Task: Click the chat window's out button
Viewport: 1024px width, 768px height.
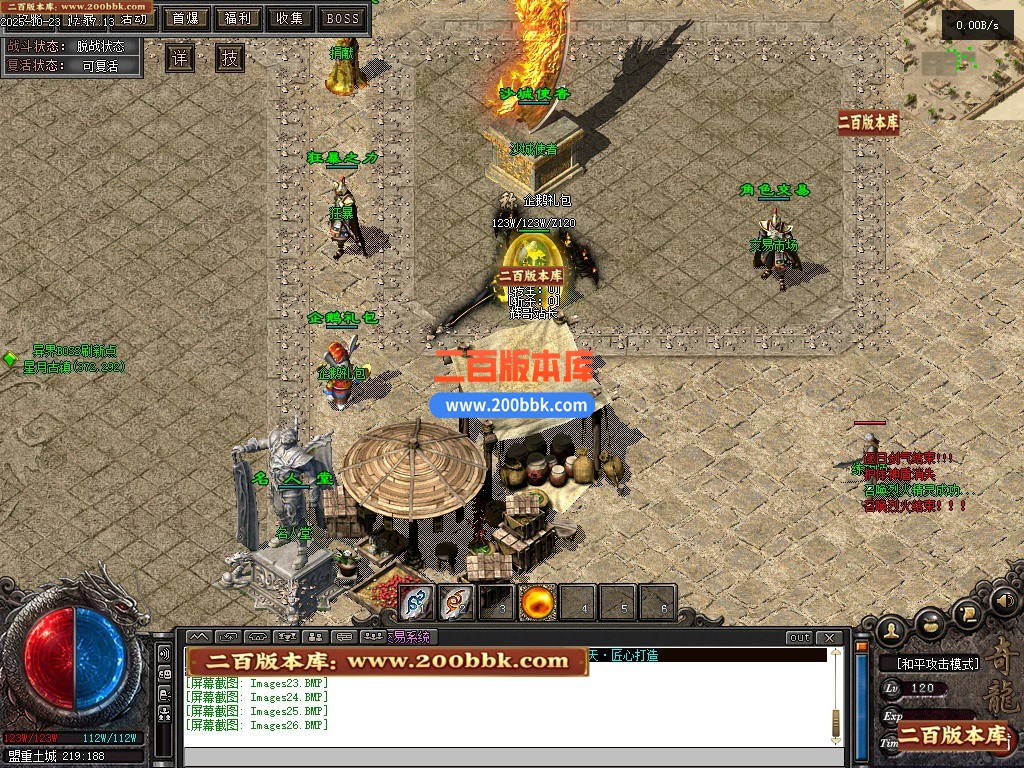Action: [x=799, y=638]
